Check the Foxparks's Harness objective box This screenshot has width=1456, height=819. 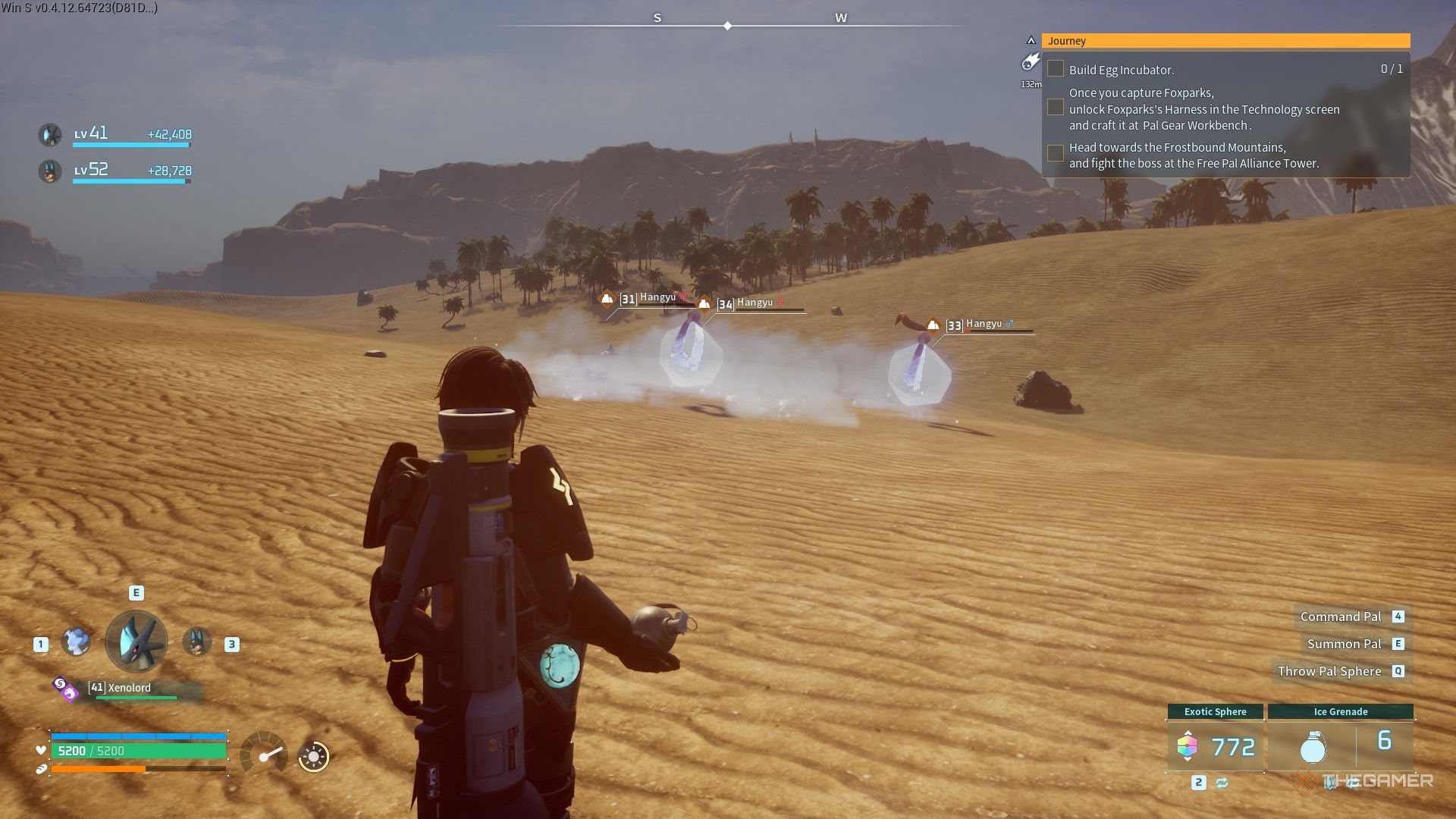pyautogui.click(x=1055, y=108)
